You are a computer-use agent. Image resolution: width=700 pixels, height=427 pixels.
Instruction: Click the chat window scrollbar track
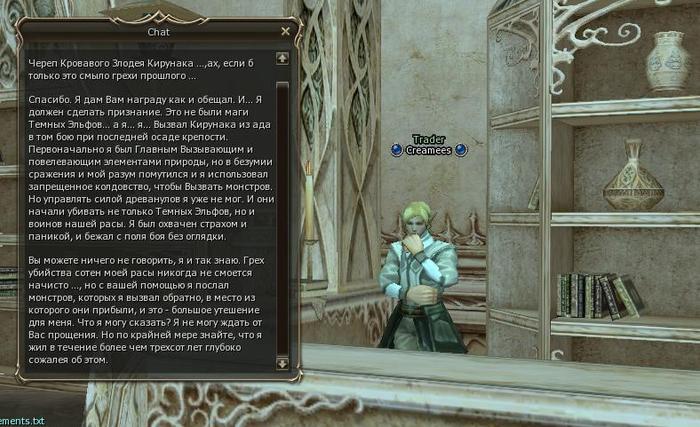point(282,210)
